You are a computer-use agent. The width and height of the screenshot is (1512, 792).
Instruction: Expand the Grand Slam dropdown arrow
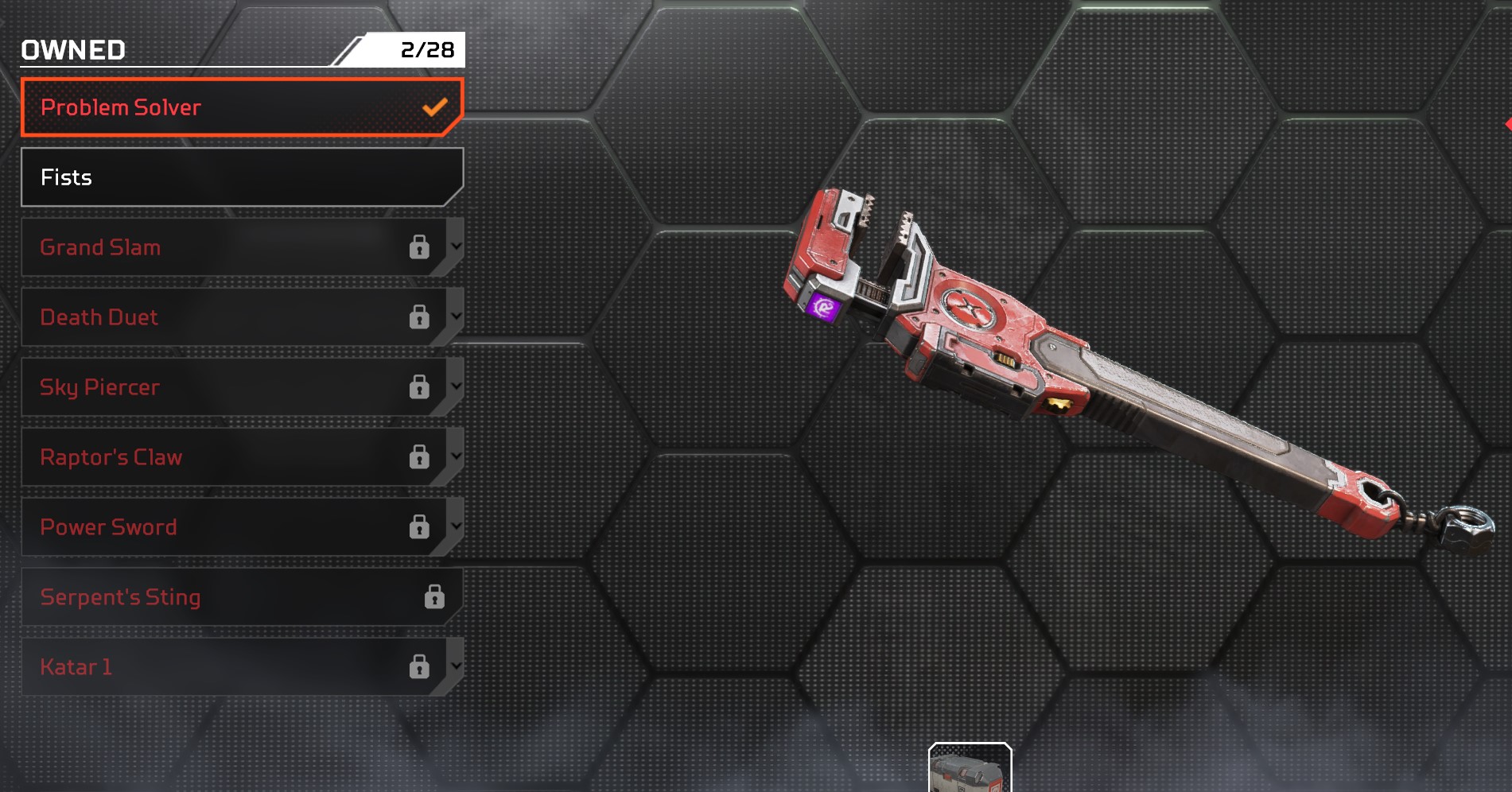point(456,247)
